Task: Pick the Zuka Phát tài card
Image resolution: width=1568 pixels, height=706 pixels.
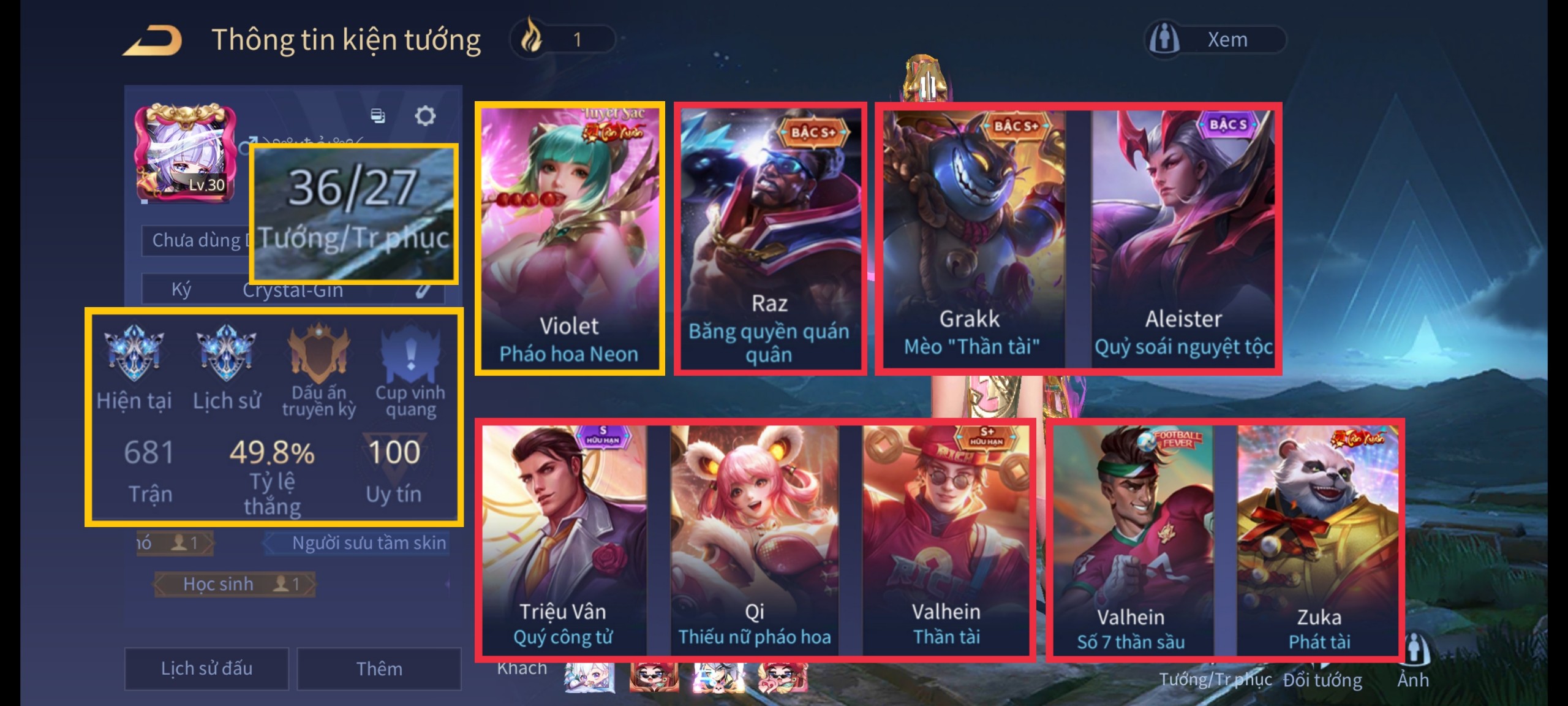Action: pyautogui.click(x=1318, y=541)
